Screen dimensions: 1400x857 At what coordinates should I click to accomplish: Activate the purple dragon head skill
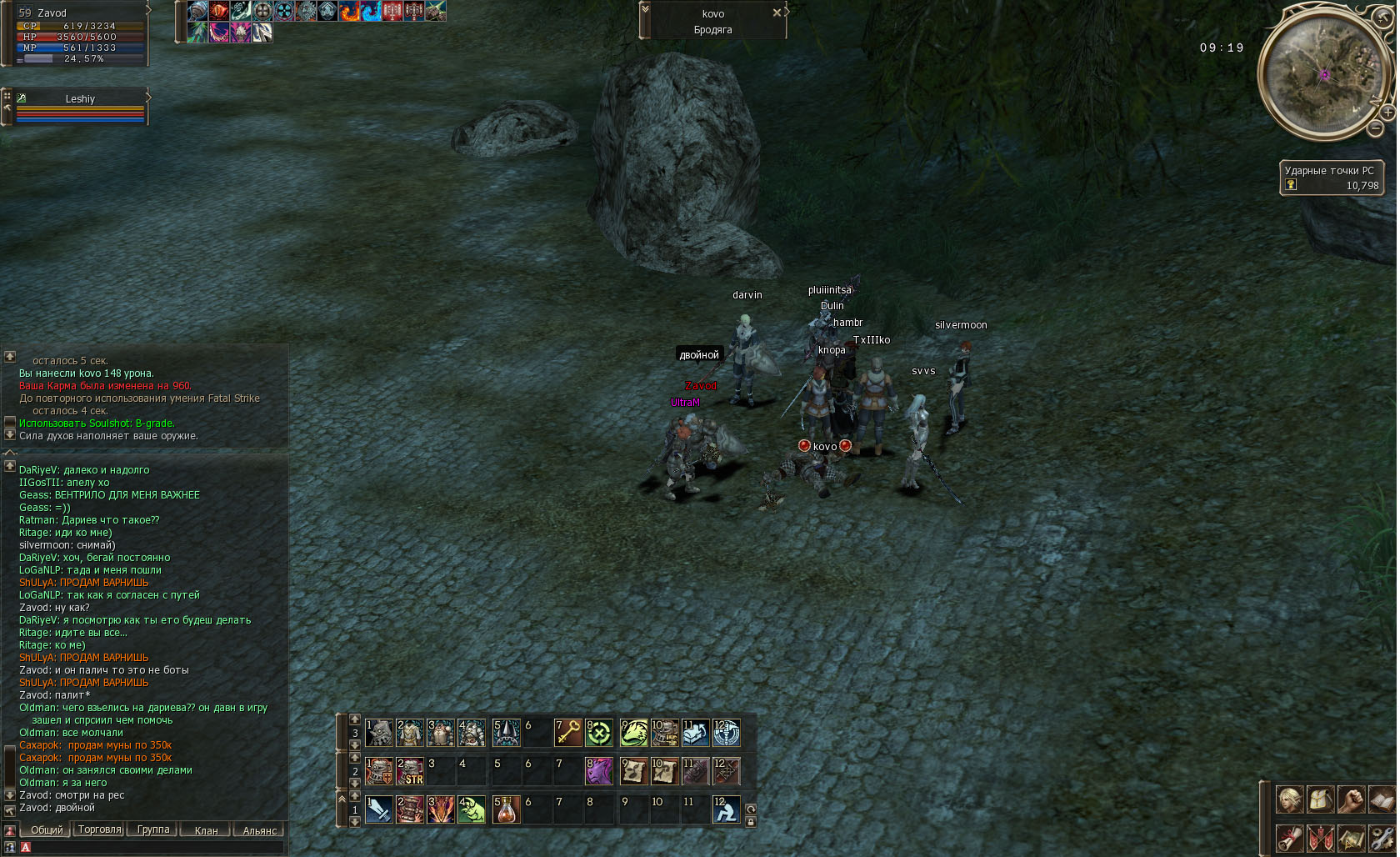pos(599,771)
